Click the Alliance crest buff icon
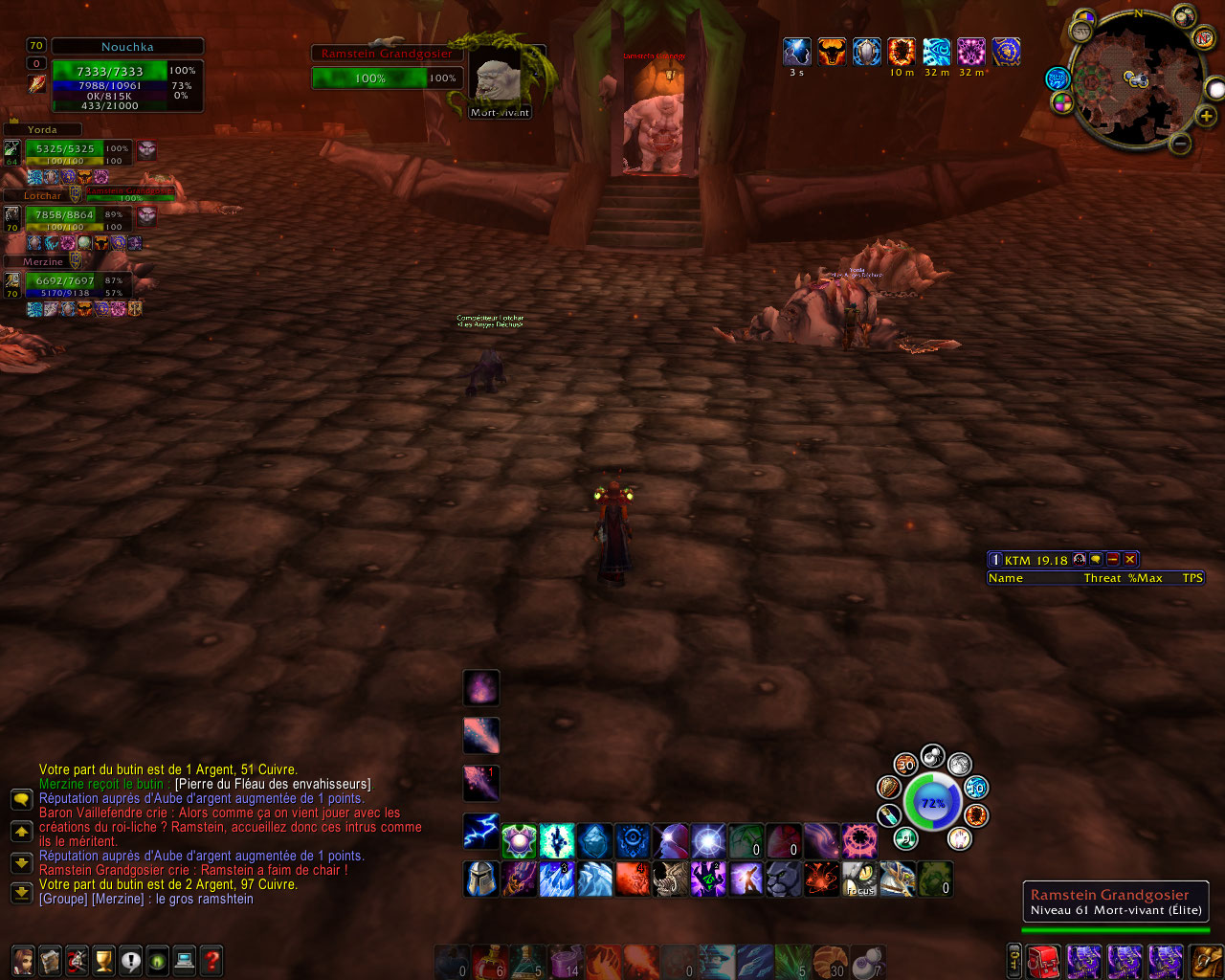This screenshot has width=1225, height=980. coord(1006,52)
